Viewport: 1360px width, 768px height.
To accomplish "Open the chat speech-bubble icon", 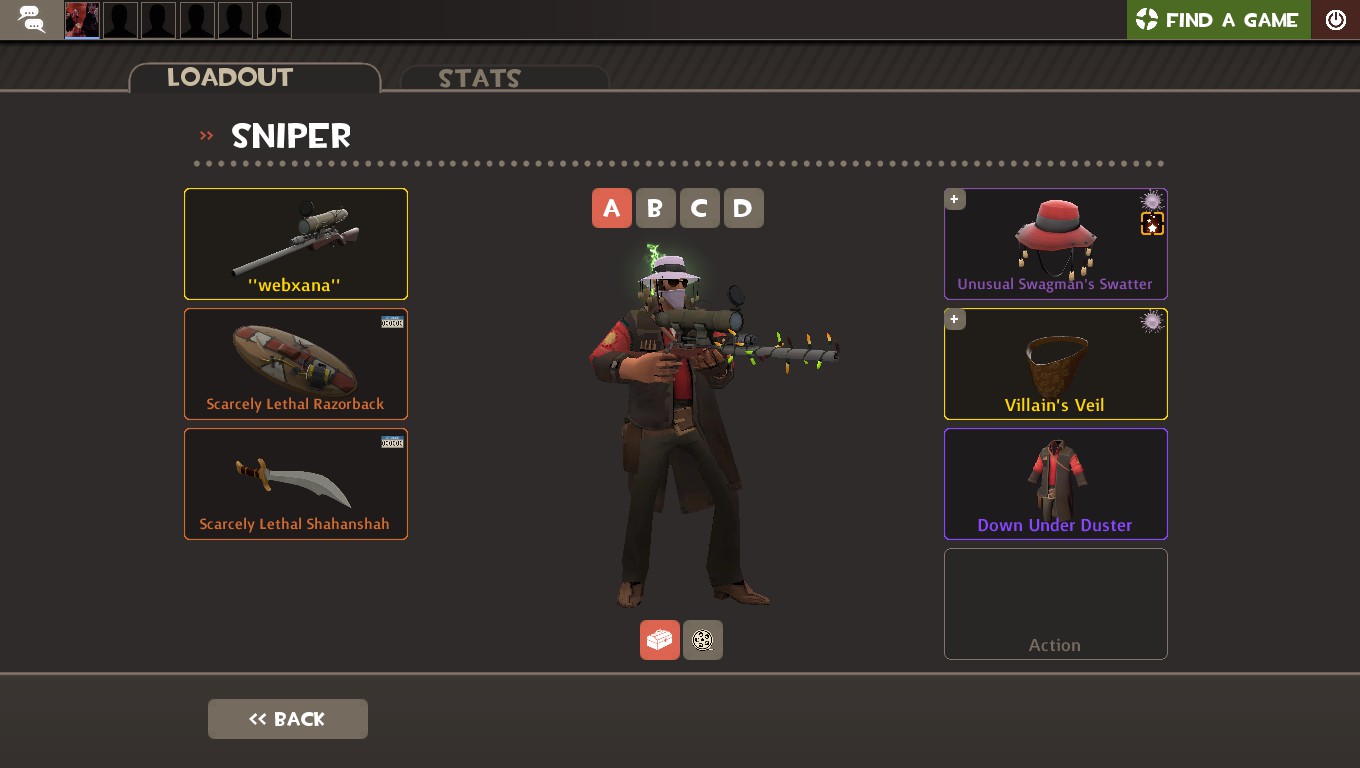I will click(x=31, y=20).
